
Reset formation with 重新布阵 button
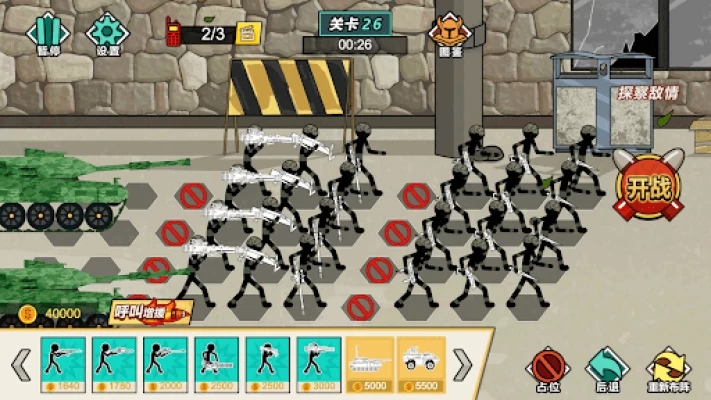pos(668,366)
